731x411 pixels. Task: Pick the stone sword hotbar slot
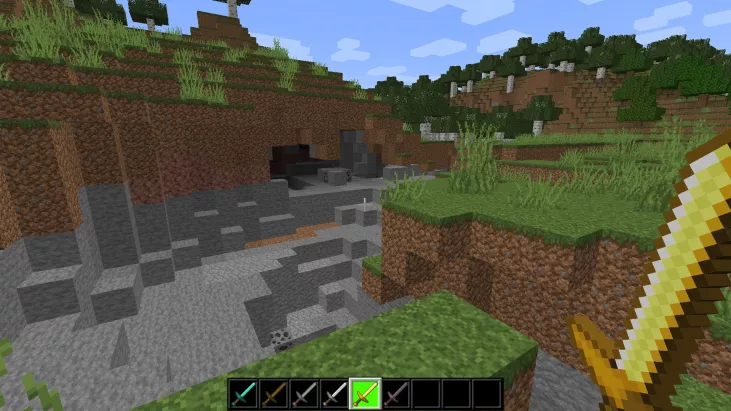click(x=303, y=394)
